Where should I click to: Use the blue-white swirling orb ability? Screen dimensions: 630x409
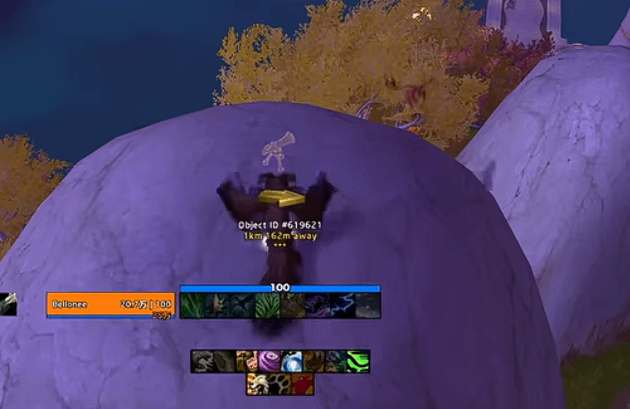point(292,361)
